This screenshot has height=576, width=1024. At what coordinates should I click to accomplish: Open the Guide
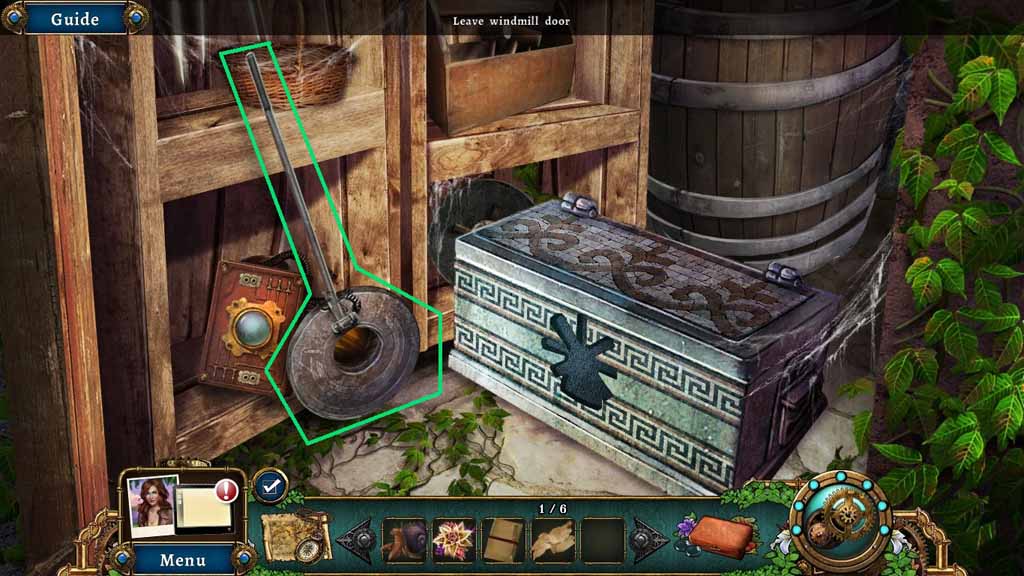(74, 18)
